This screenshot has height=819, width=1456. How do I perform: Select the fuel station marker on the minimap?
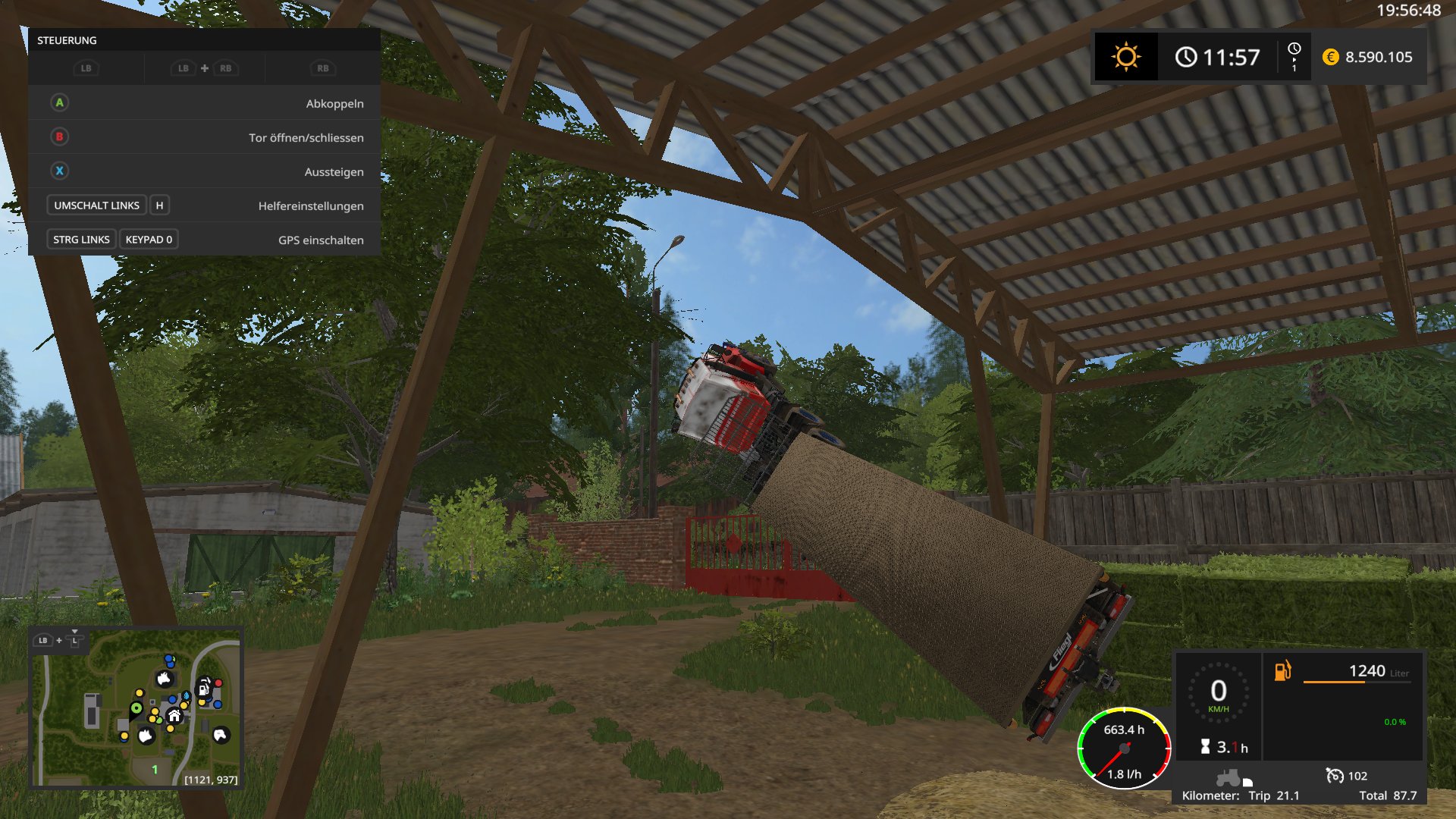pos(204,689)
